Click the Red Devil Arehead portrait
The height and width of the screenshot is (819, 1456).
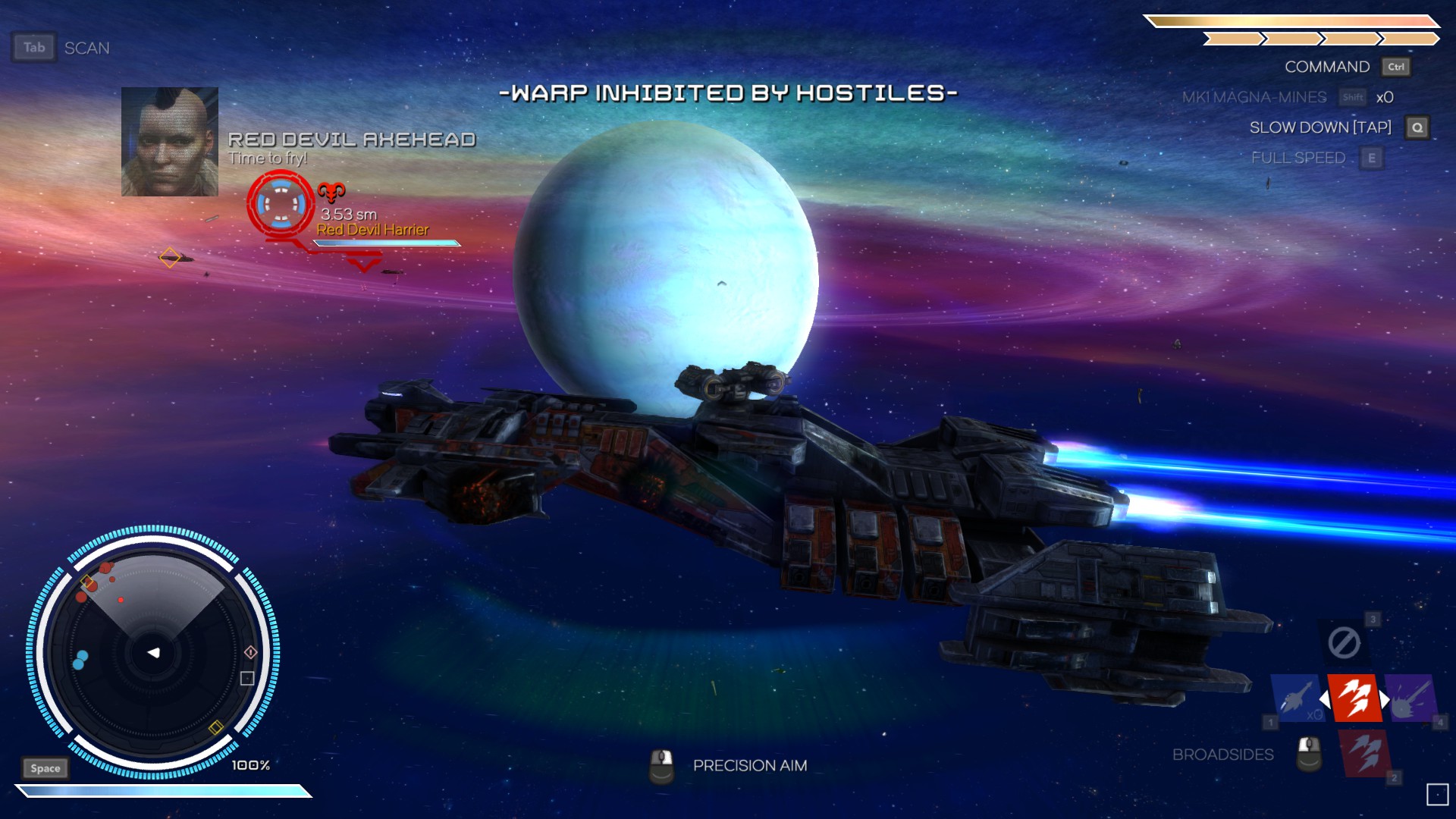[x=170, y=142]
